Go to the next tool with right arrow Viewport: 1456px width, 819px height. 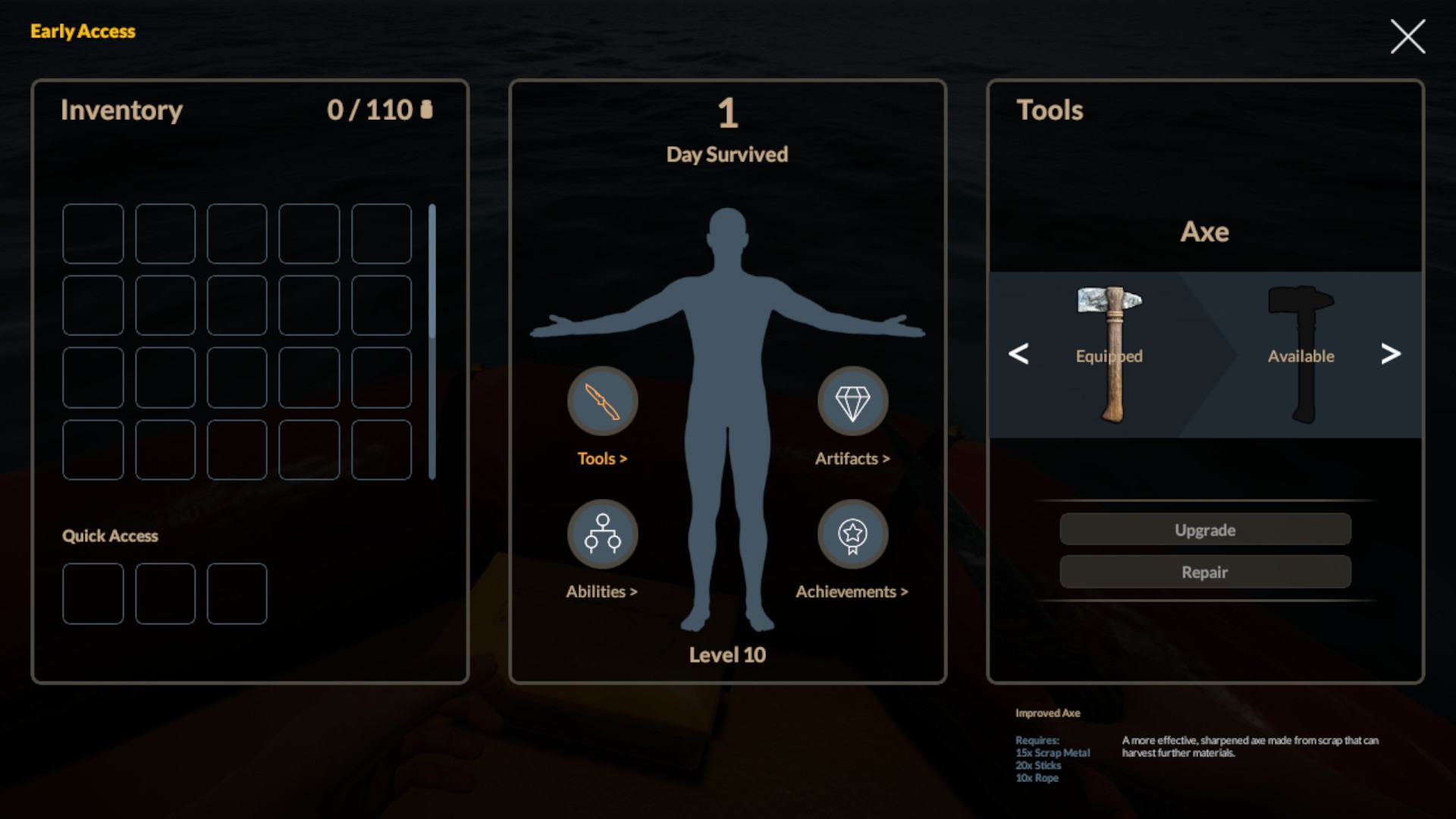[1390, 353]
